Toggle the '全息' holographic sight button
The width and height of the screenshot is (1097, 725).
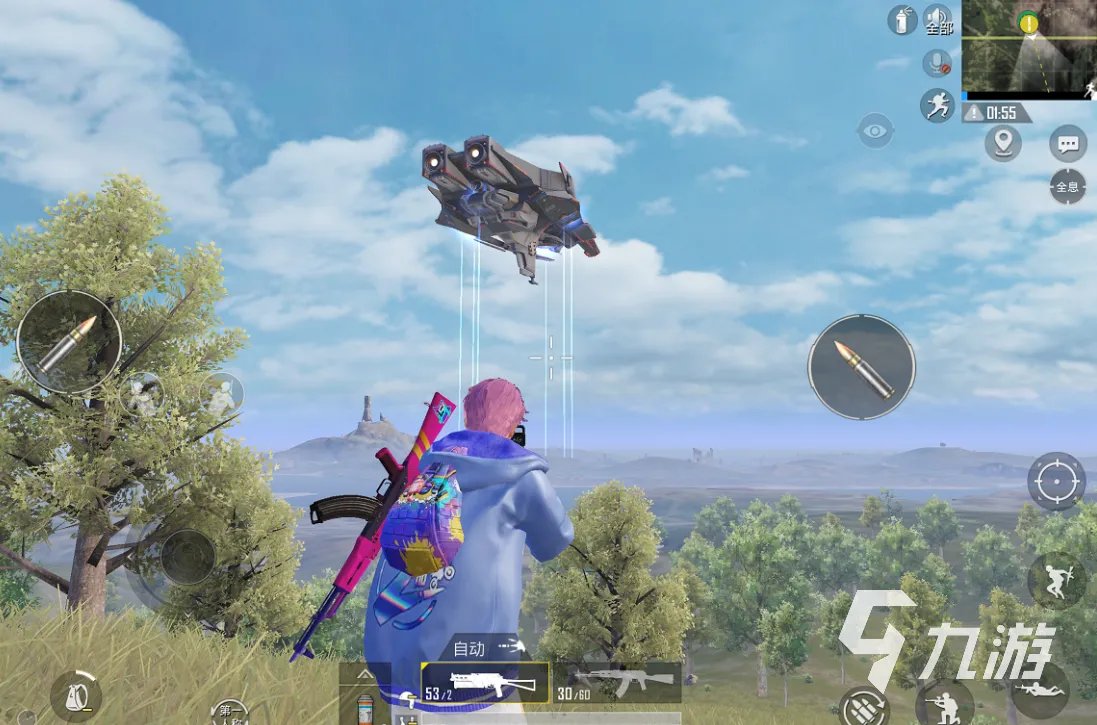pyautogui.click(x=1068, y=186)
